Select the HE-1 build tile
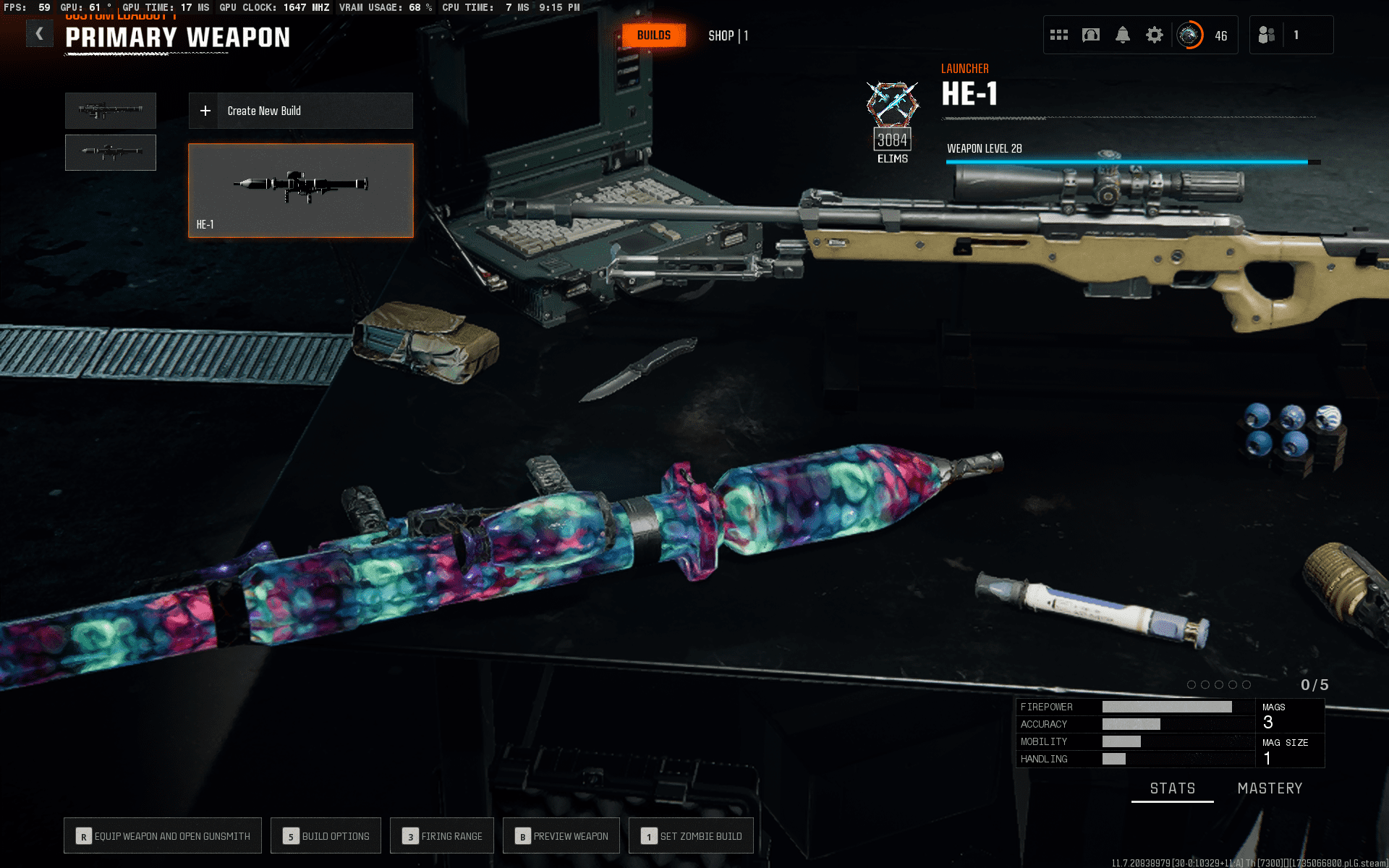 pyautogui.click(x=300, y=190)
